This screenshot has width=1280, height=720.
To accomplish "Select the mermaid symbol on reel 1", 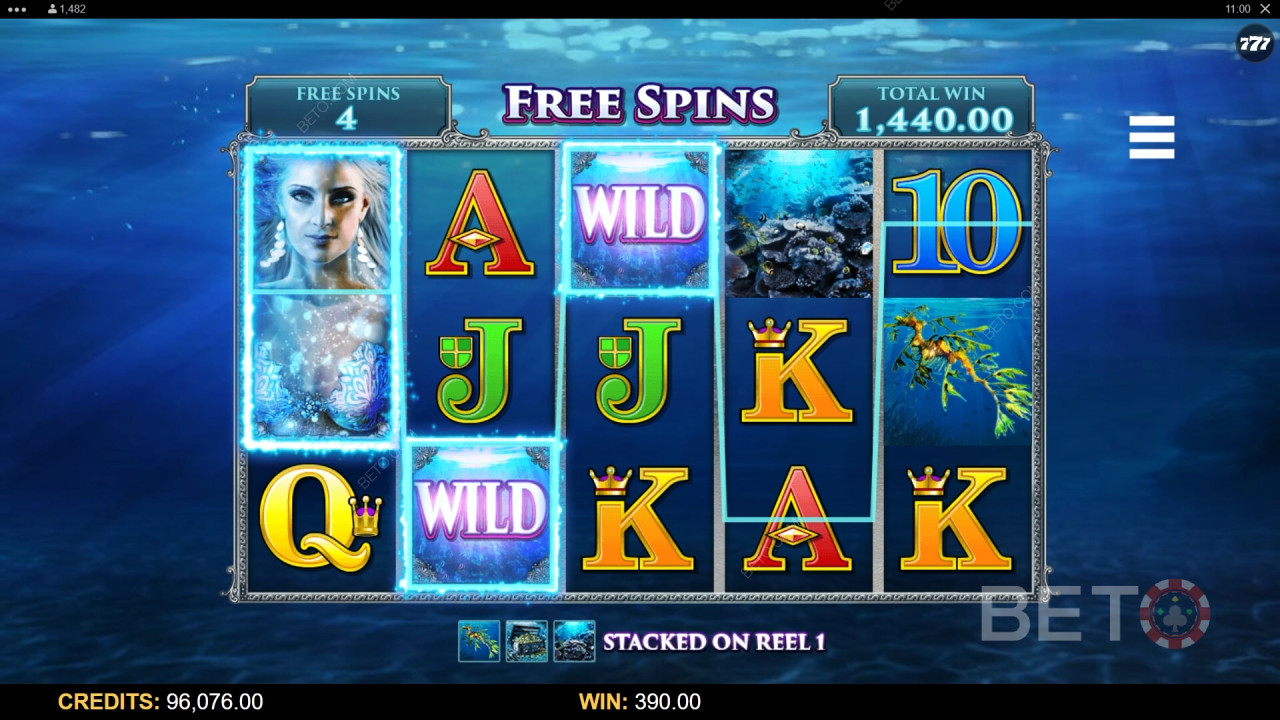I will (x=322, y=290).
